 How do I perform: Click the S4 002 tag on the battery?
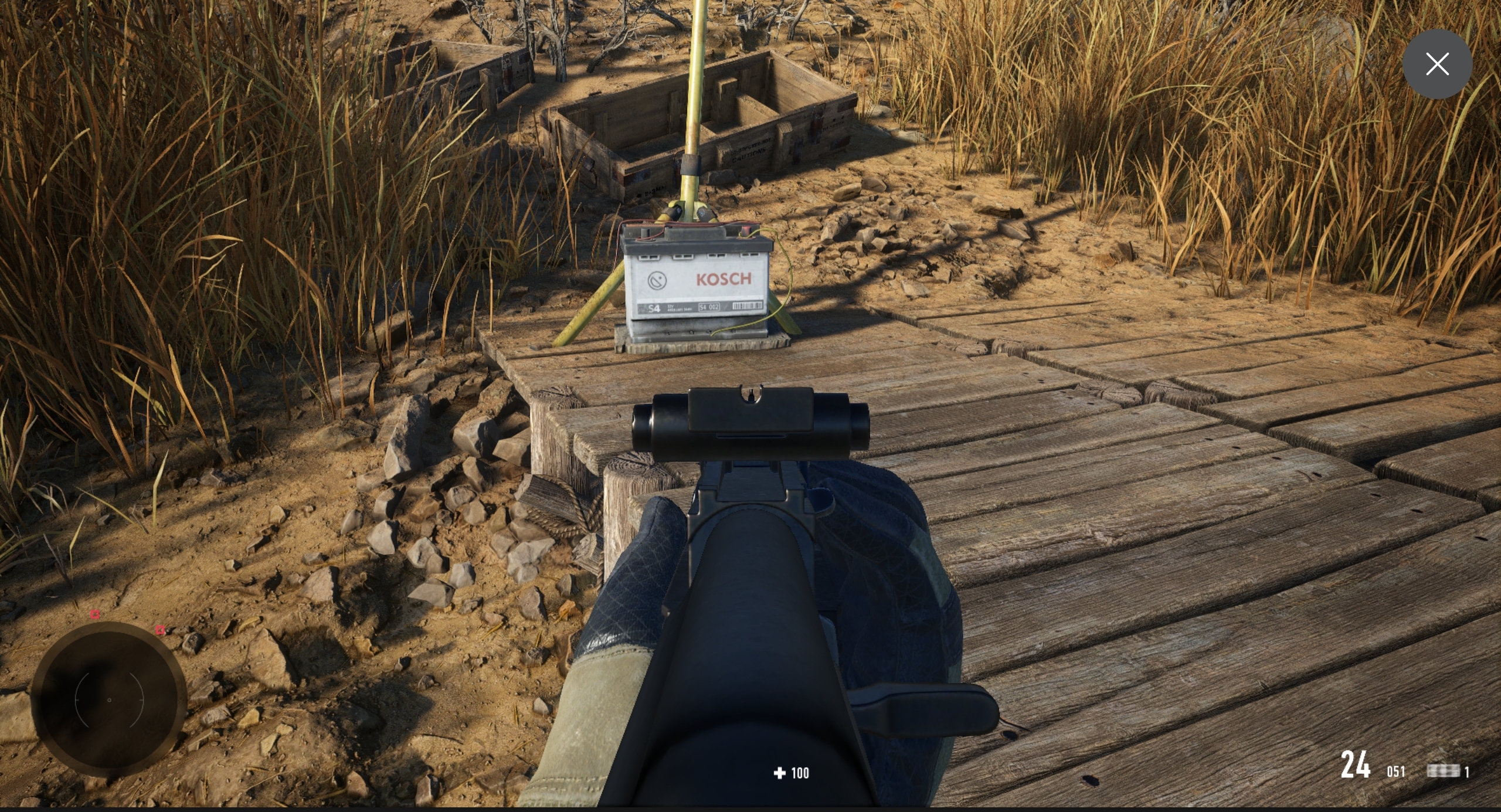click(709, 307)
